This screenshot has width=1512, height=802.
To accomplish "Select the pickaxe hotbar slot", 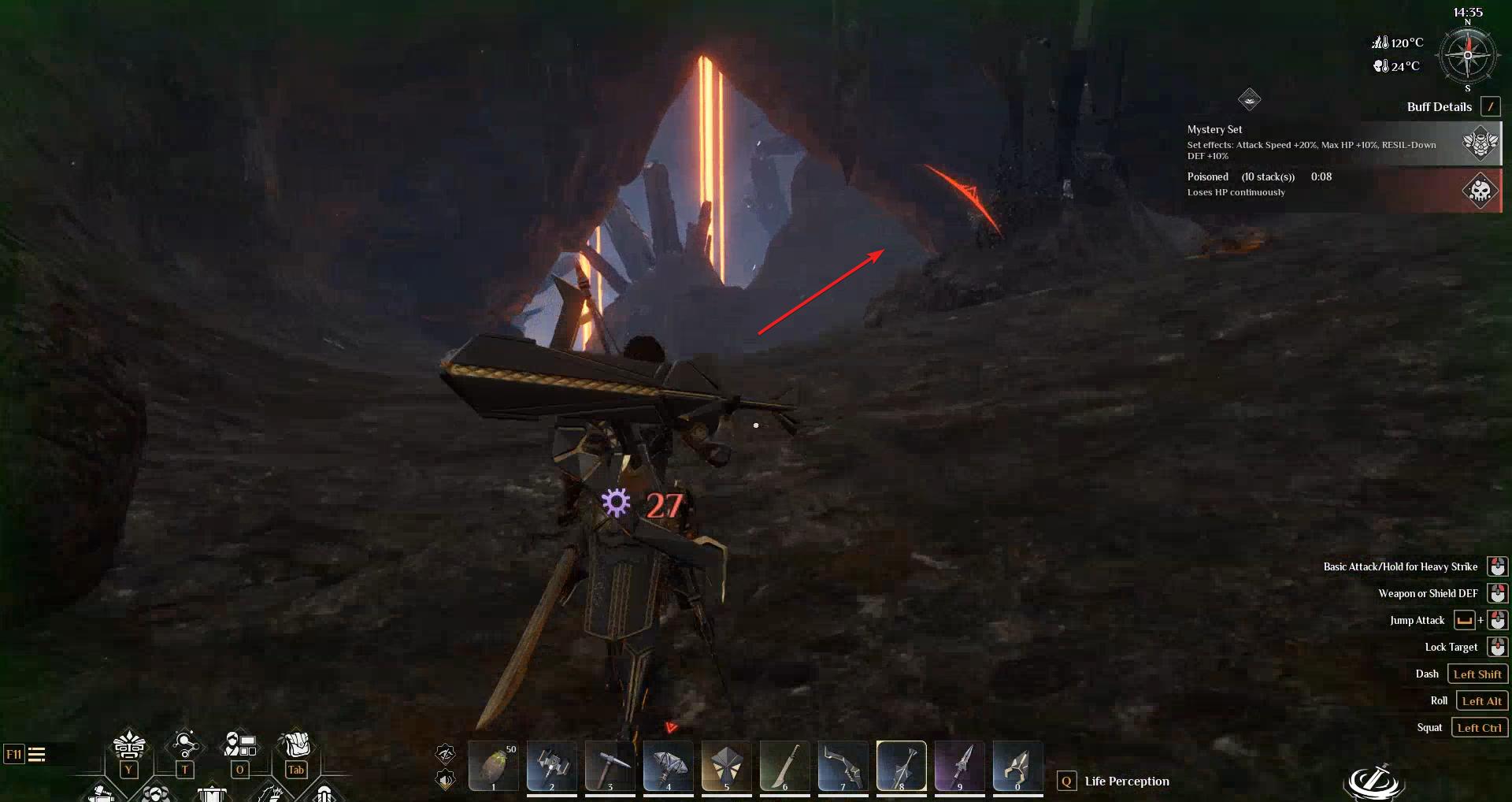I will click(x=610, y=766).
